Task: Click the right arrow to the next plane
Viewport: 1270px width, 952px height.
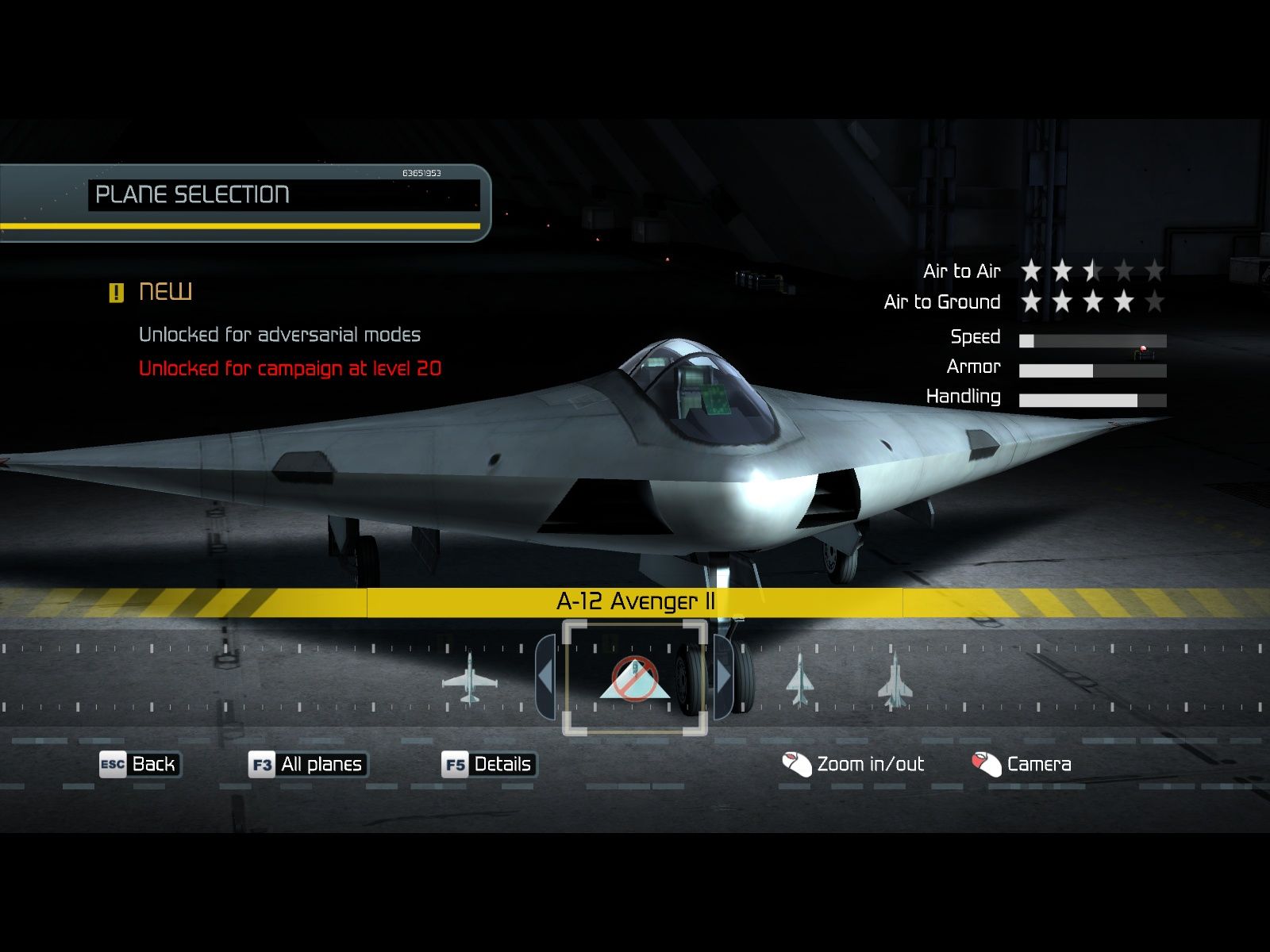Action: 723,678
